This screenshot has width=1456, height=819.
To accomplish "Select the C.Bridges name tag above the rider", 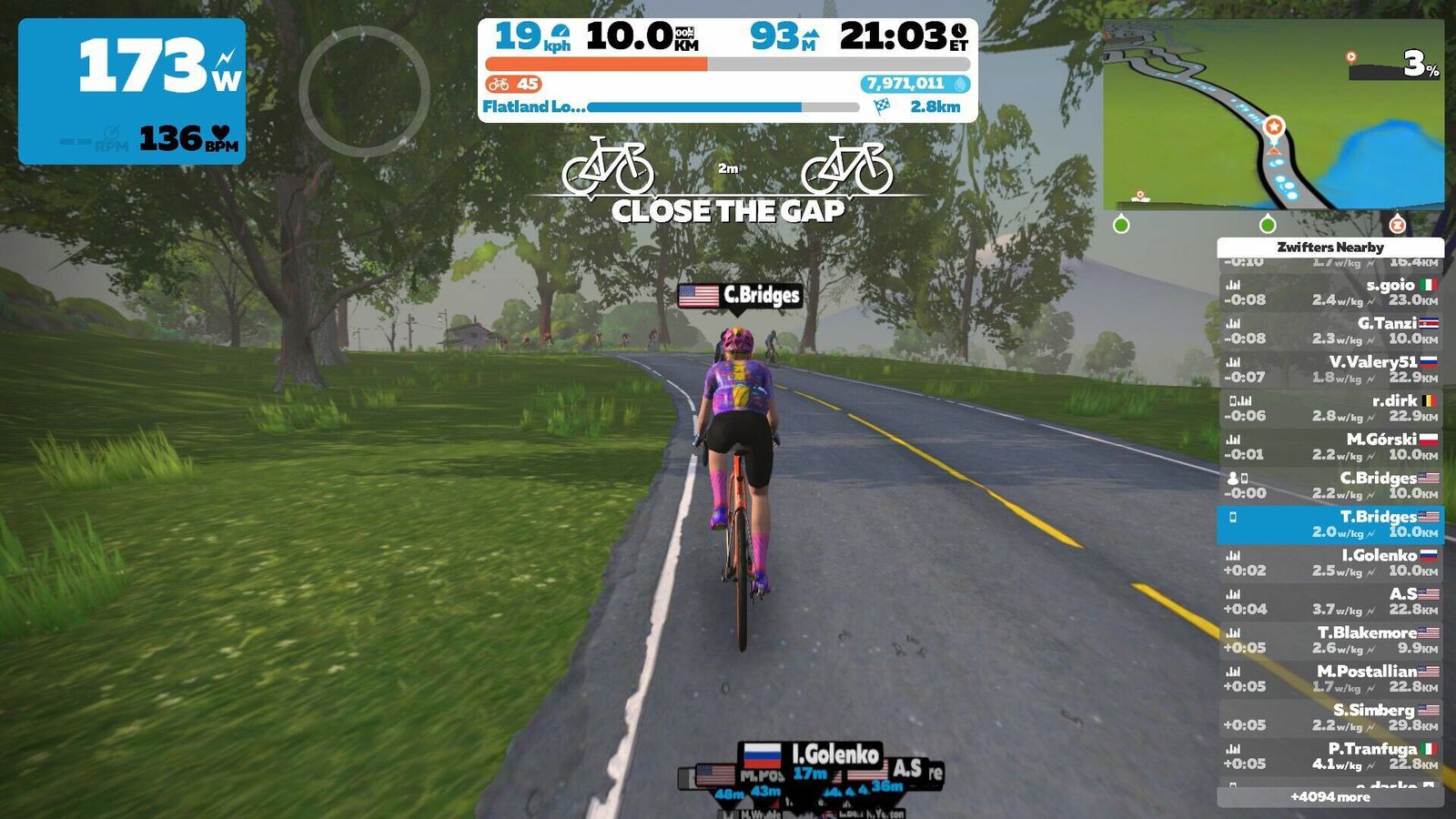I will click(740, 296).
